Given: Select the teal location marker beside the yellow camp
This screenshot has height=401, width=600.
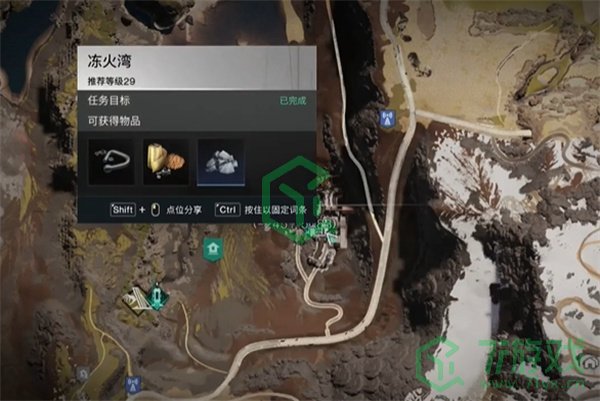Looking at the screenshot, I should [x=158, y=296].
